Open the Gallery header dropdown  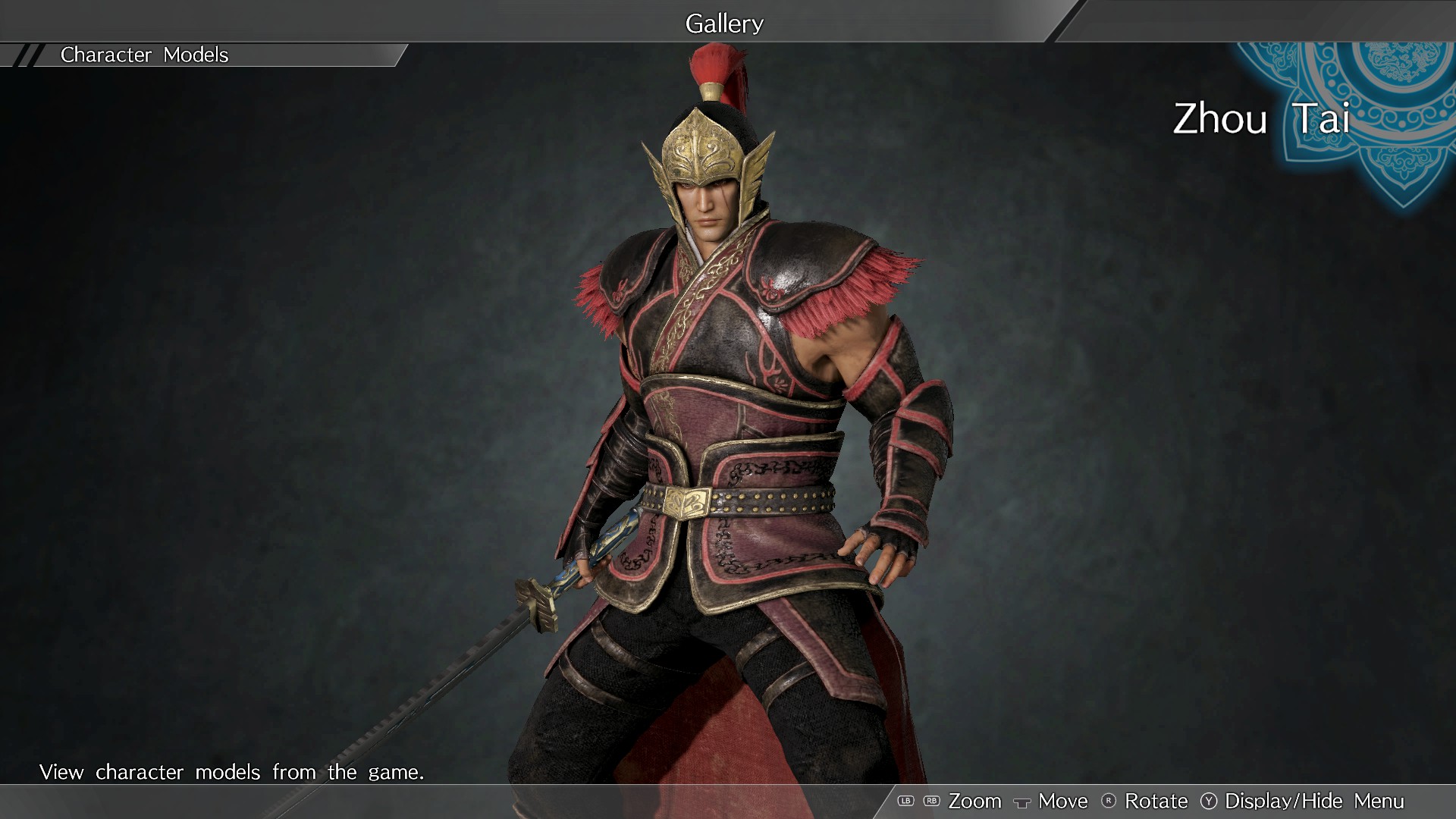(724, 23)
